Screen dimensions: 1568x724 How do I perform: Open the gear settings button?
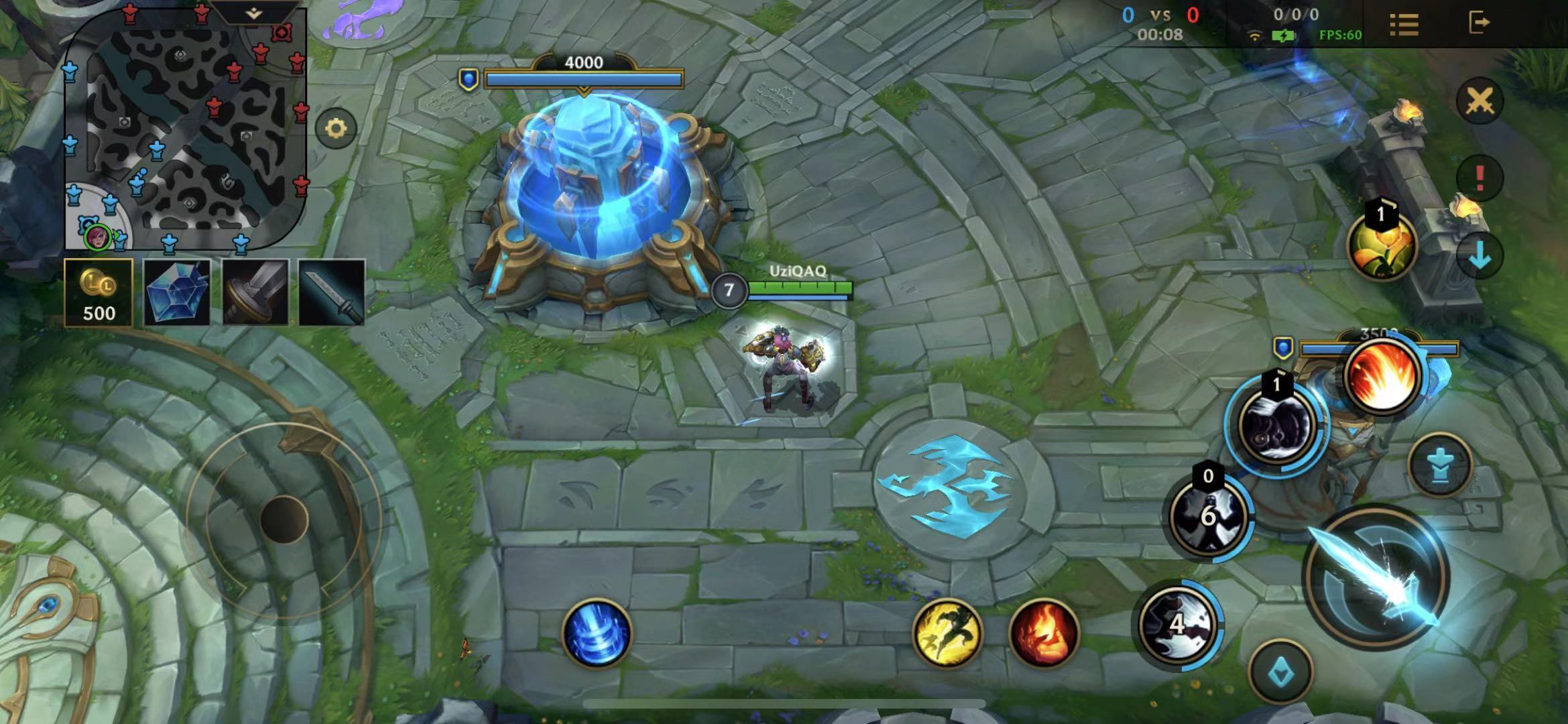coord(336,128)
